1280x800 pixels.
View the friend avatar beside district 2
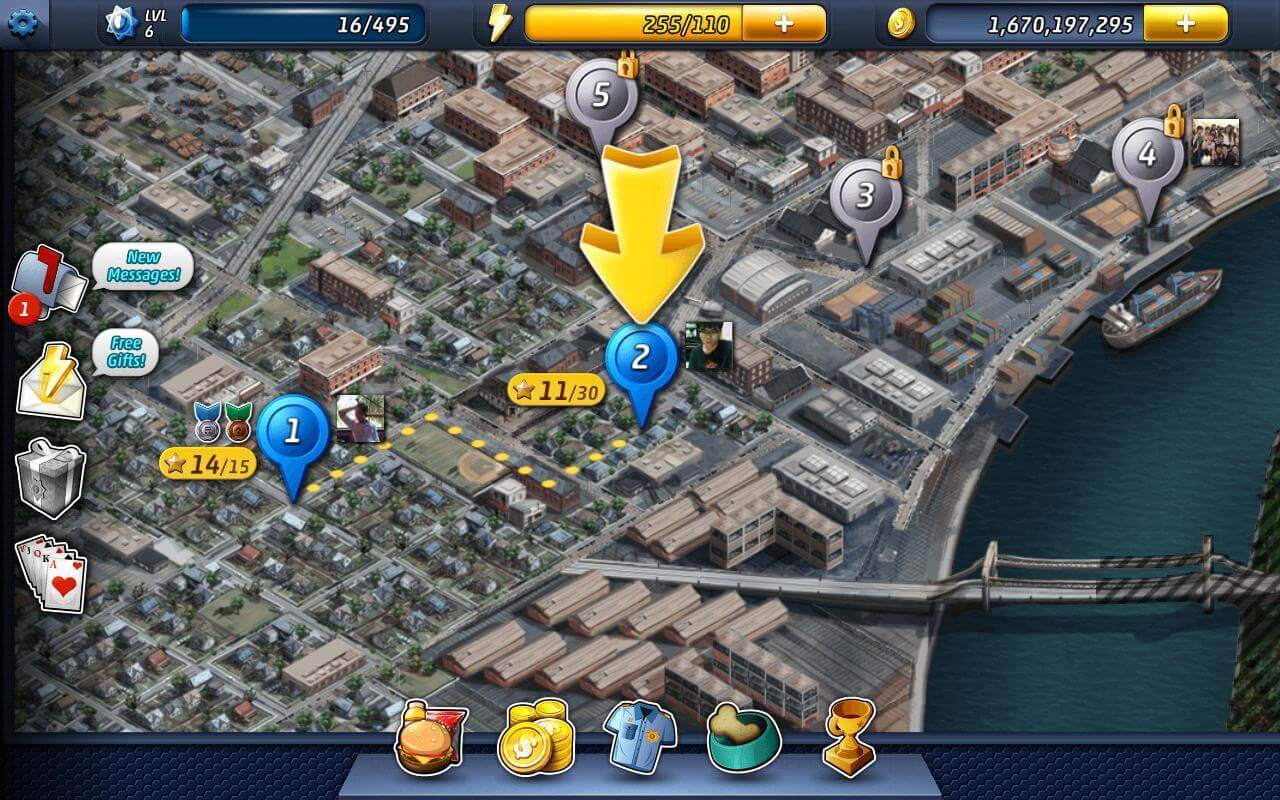coord(708,345)
